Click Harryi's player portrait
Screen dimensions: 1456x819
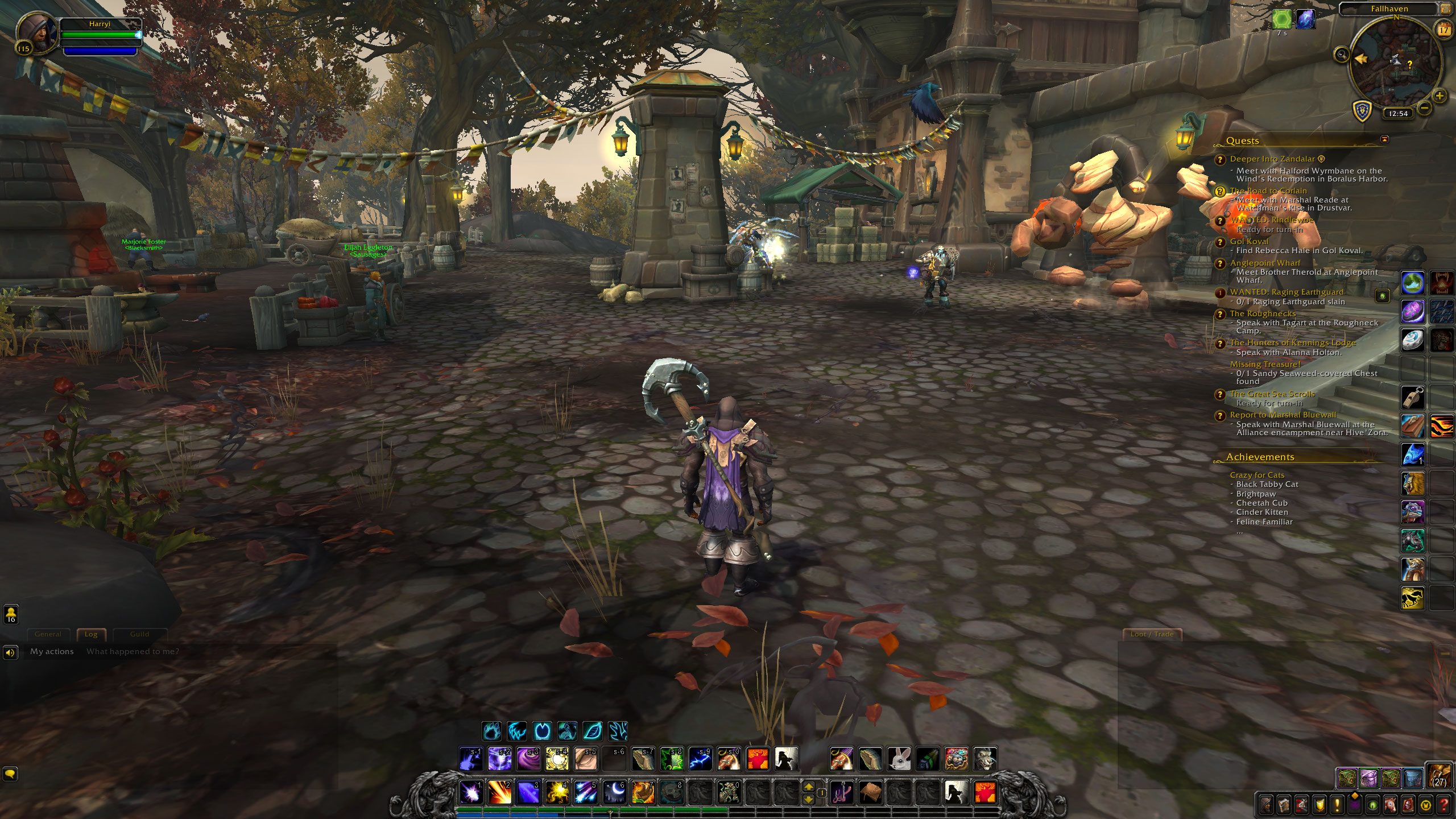(x=38, y=33)
